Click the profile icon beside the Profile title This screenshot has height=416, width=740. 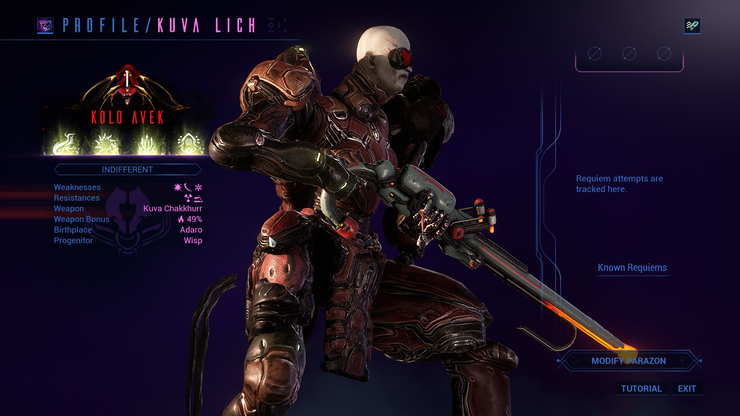click(45, 25)
